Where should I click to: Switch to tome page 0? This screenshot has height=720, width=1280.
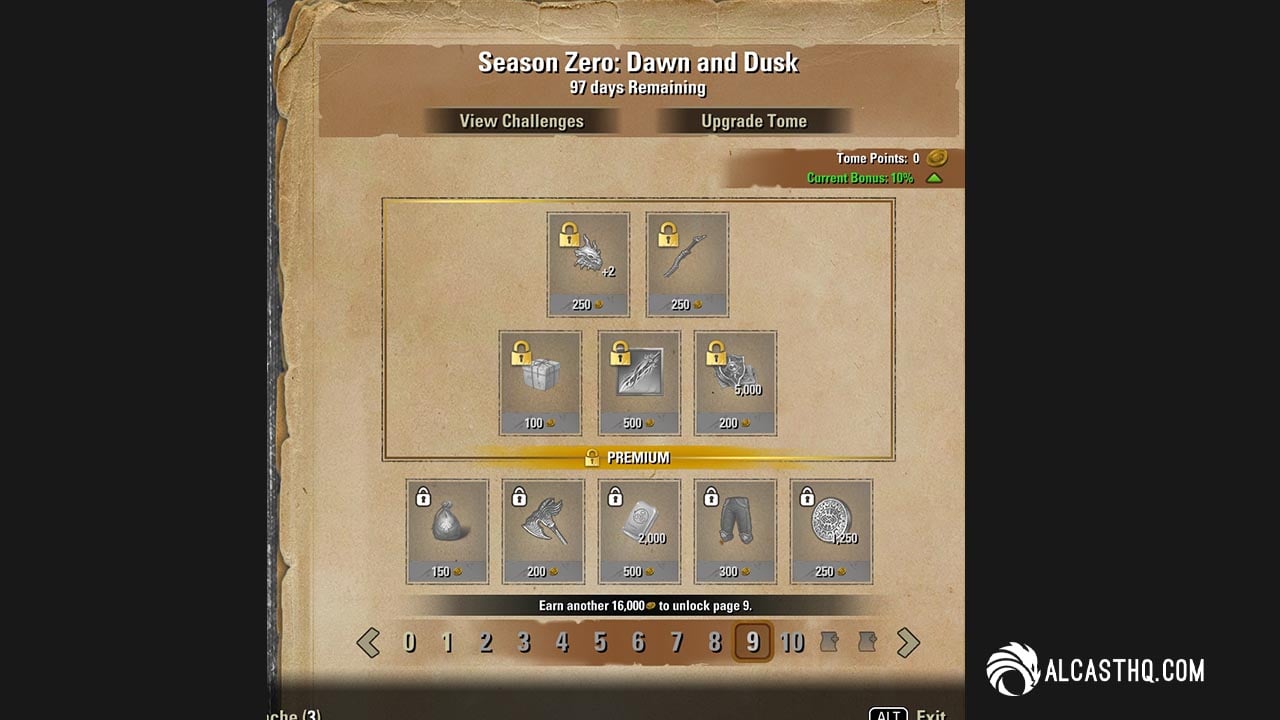coord(409,642)
